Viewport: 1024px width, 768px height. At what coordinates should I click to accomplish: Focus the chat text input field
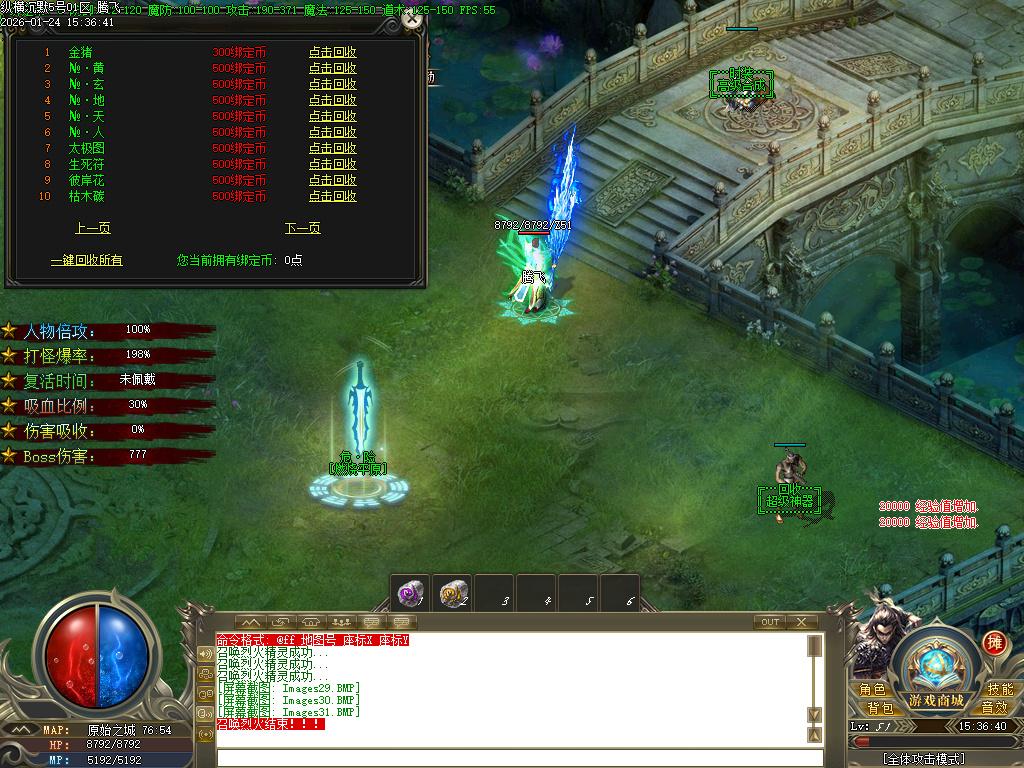[510, 757]
